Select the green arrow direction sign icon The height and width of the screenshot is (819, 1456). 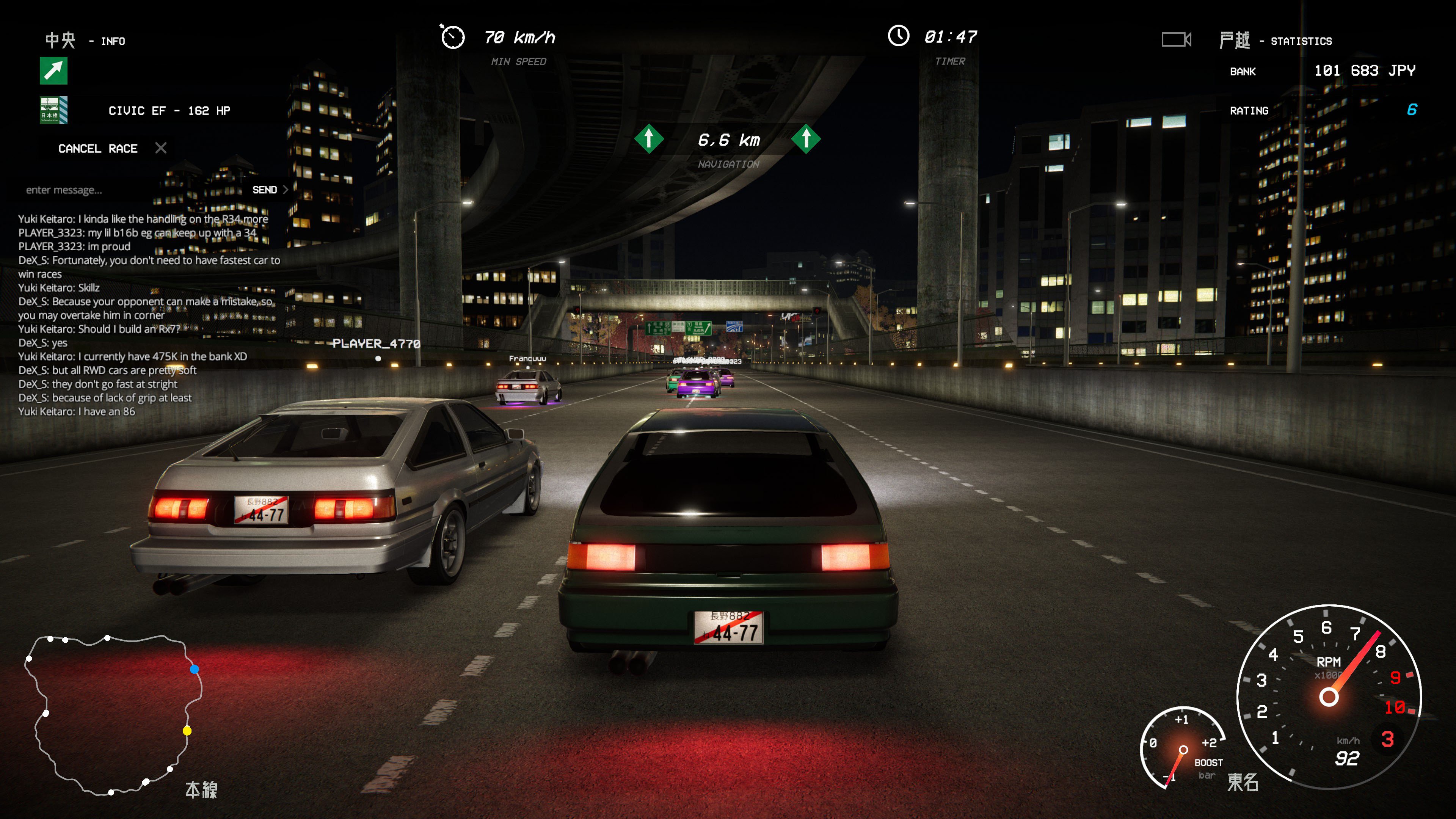click(x=54, y=71)
